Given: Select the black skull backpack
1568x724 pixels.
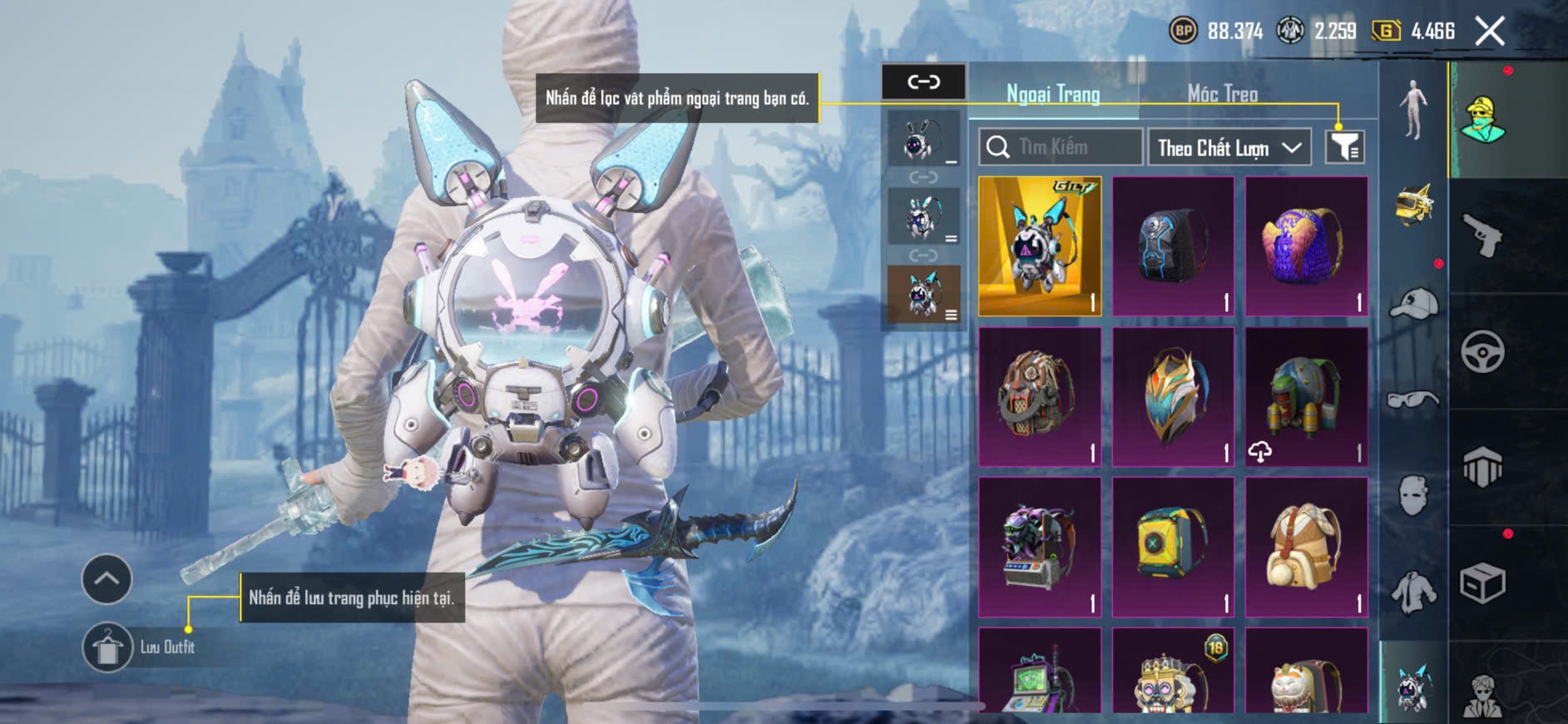Looking at the screenshot, I should (1173, 246).
